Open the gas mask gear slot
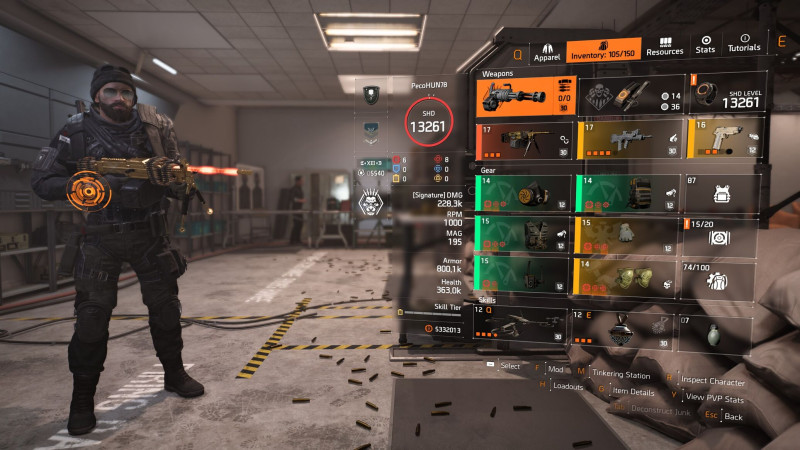Screen dimensions: 800x450 click(524, 195)
